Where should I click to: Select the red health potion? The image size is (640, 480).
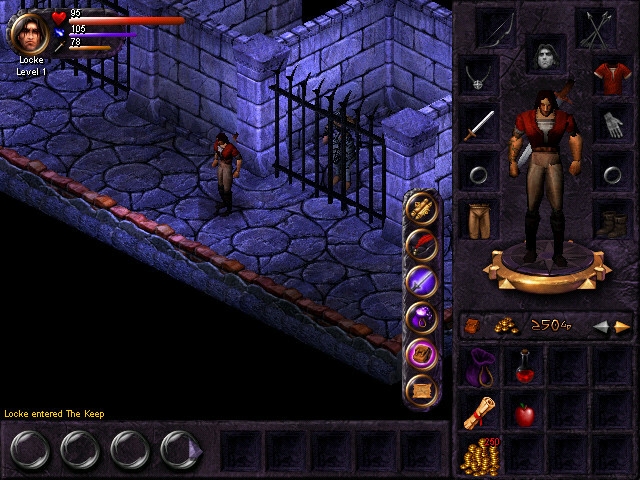coord(523,368)
